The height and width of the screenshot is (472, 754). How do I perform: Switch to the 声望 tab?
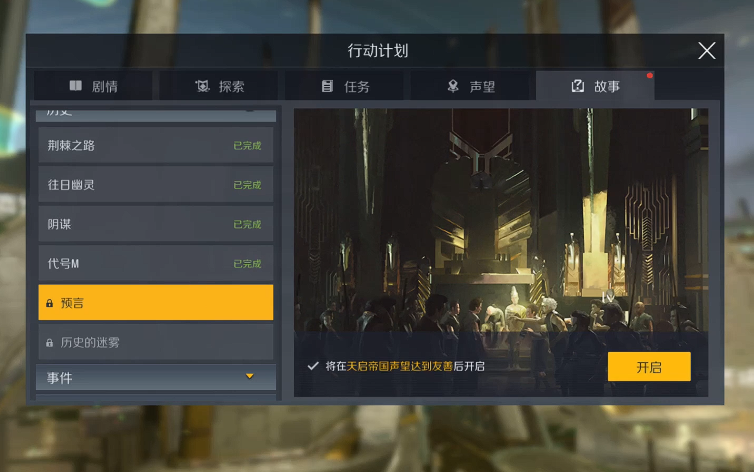point(472,87)
